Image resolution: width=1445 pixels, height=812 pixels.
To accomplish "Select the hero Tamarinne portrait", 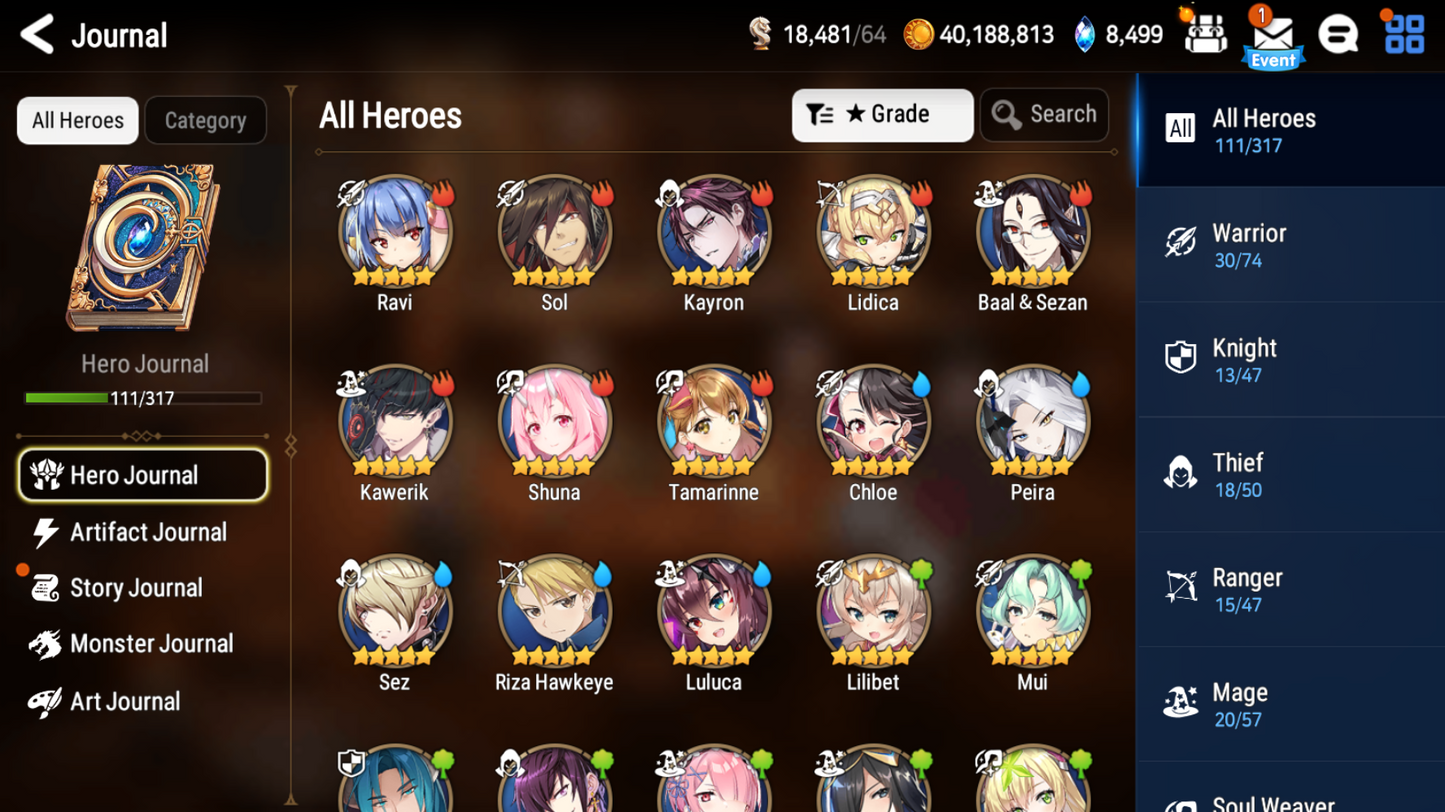I will (713, 420).
